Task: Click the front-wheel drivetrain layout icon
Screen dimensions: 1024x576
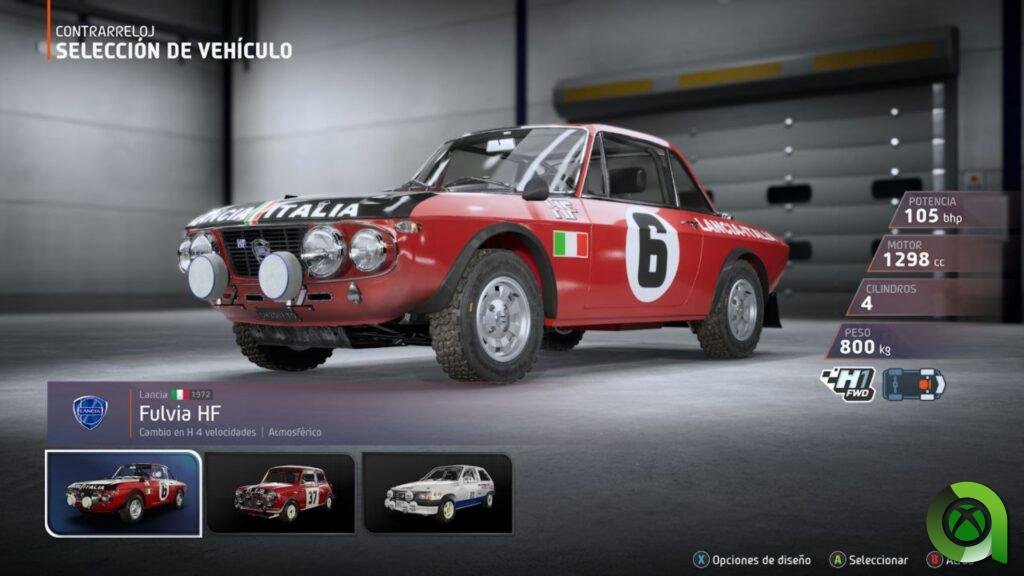Action: click(x=913, y=384)
